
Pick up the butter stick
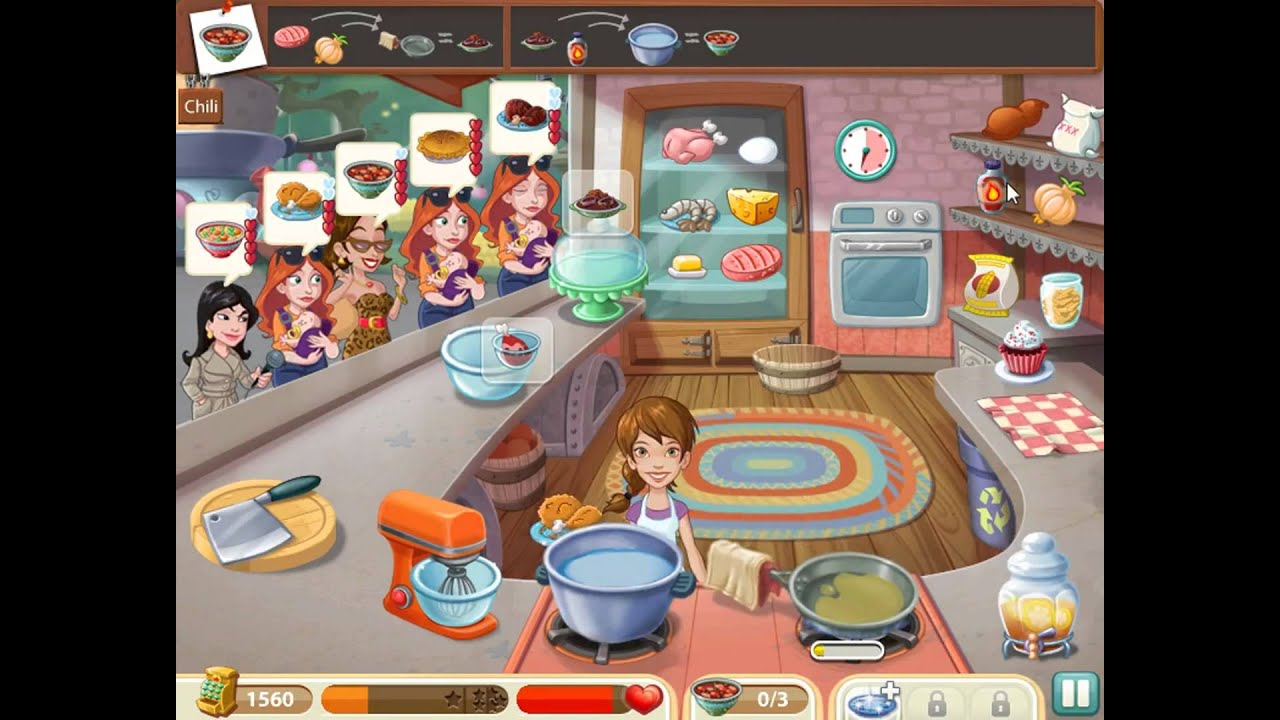point(687,265)
